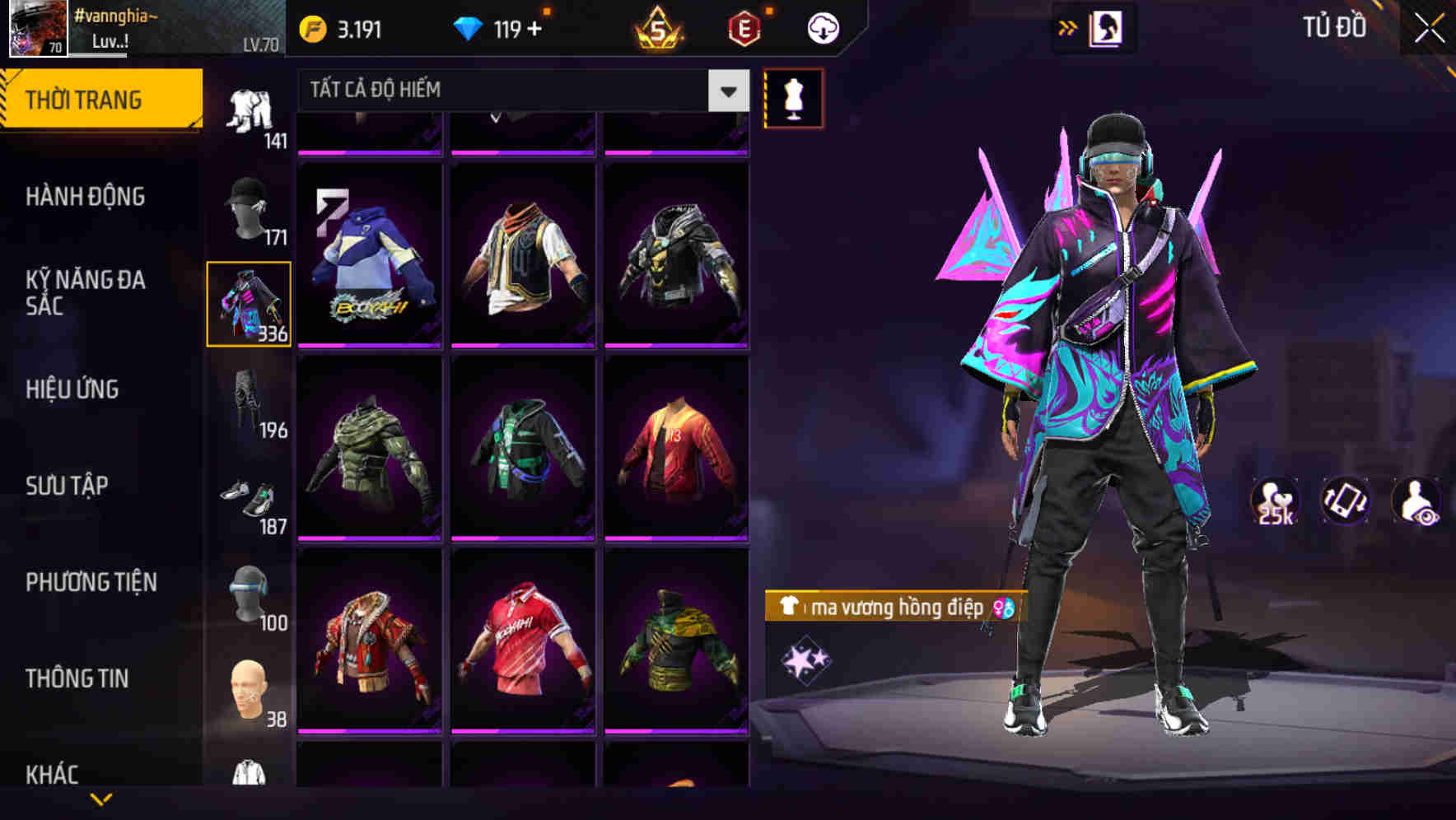The height and width of the screenshot is (820, 1456).
Task: Select the Booyah hoodie thumbnail
Action: coord(371,257)
